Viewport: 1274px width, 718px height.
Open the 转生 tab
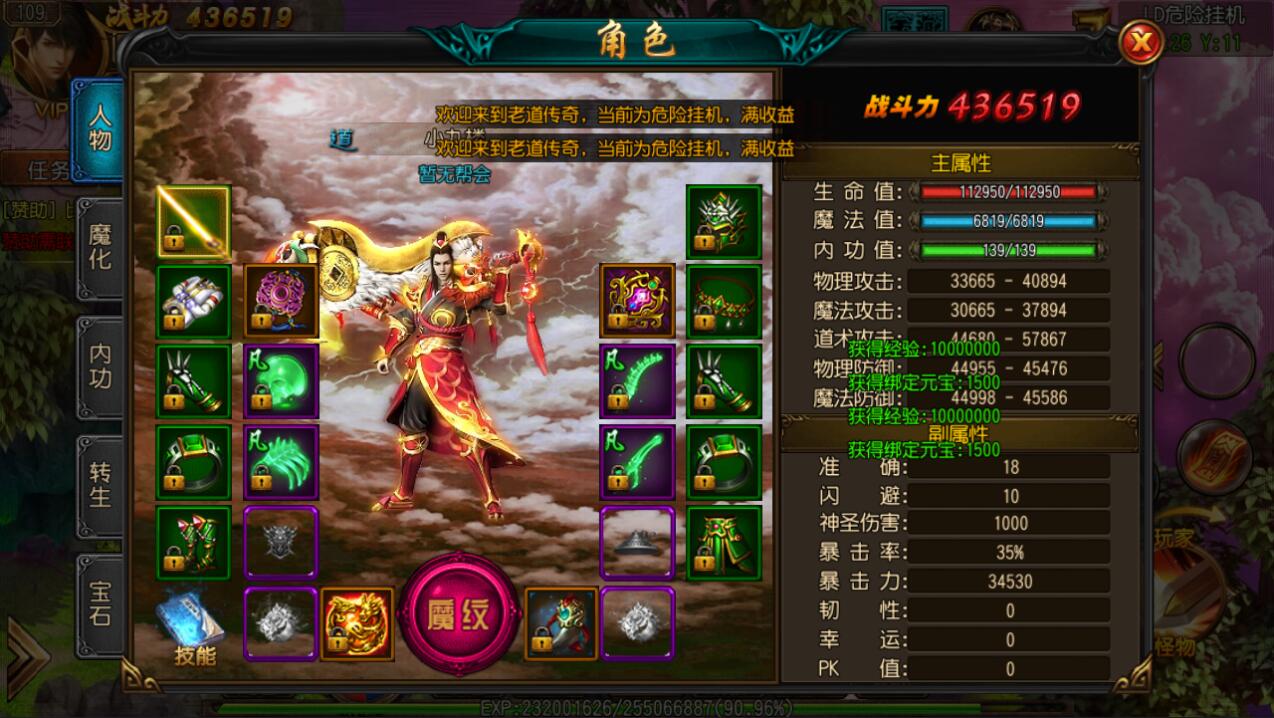(x=100, y=484)
